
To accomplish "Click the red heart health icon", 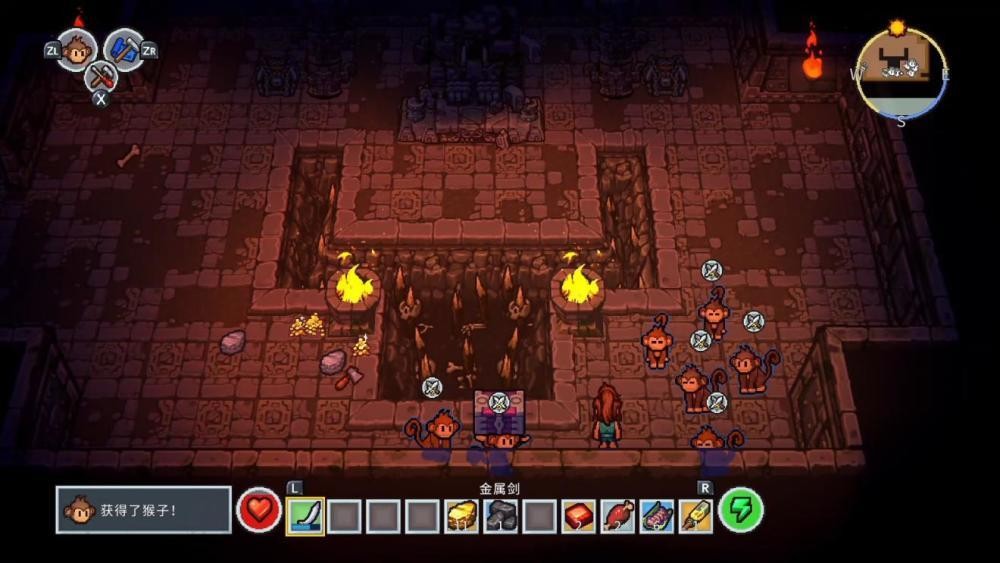I will tap(259, 510).
